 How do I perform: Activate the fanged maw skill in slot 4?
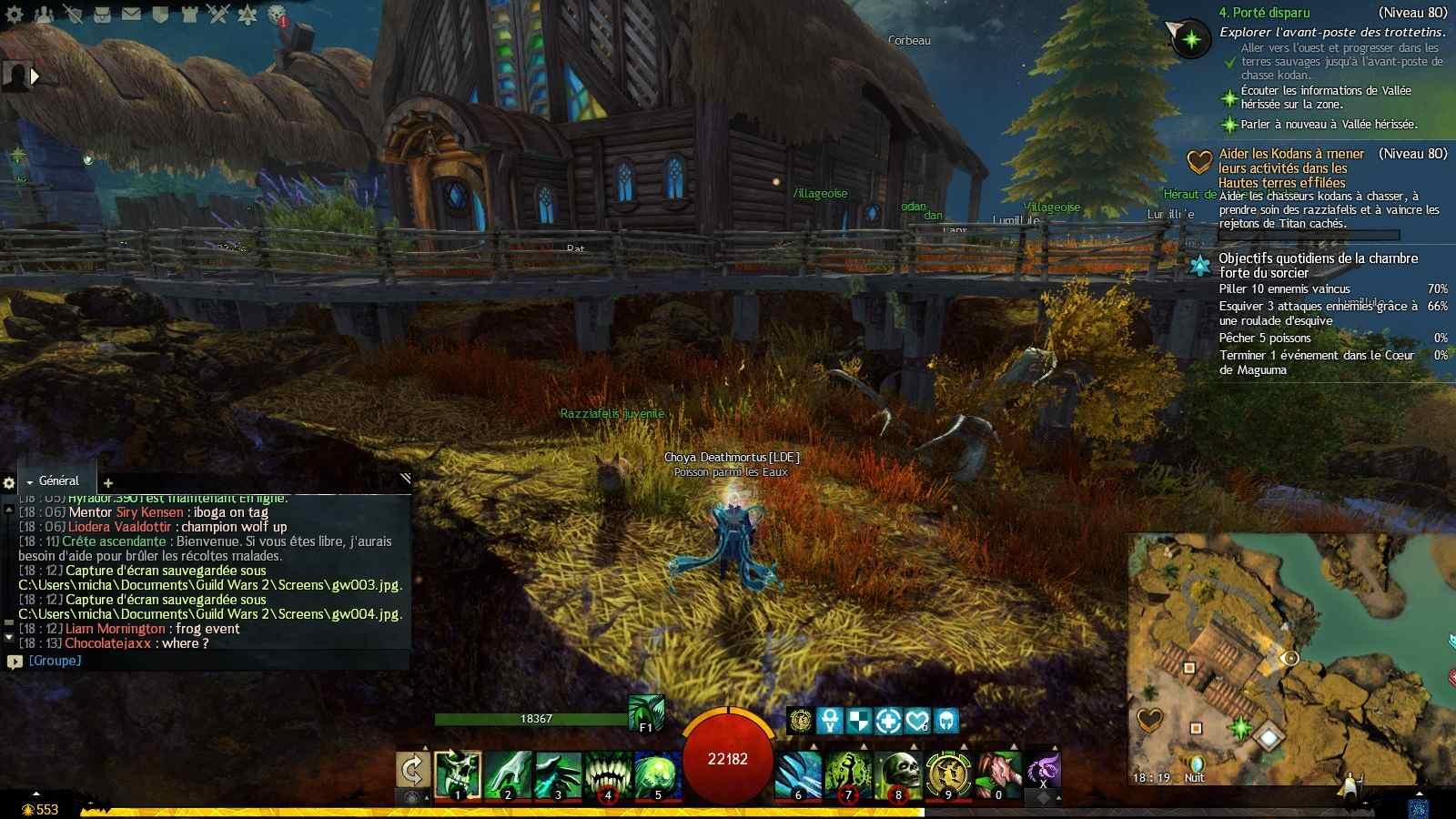click(608, 774)
